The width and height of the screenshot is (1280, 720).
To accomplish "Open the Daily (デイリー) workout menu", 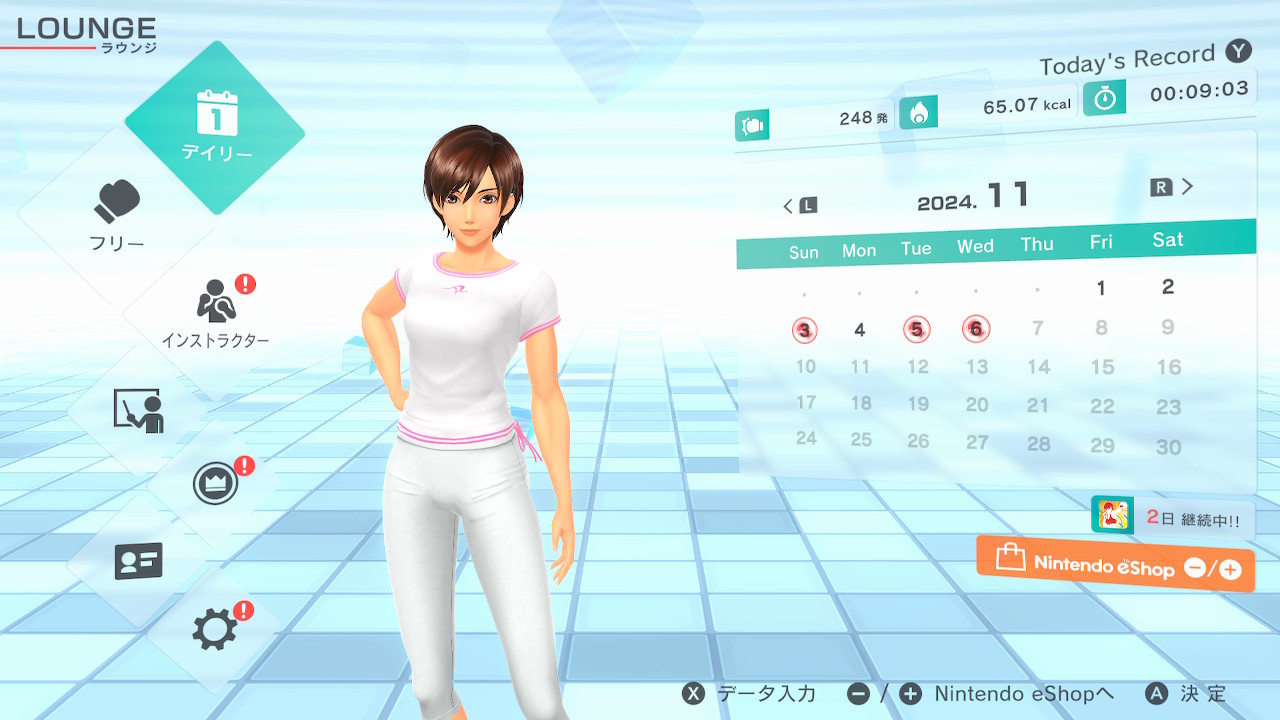I will coord(215,127).
